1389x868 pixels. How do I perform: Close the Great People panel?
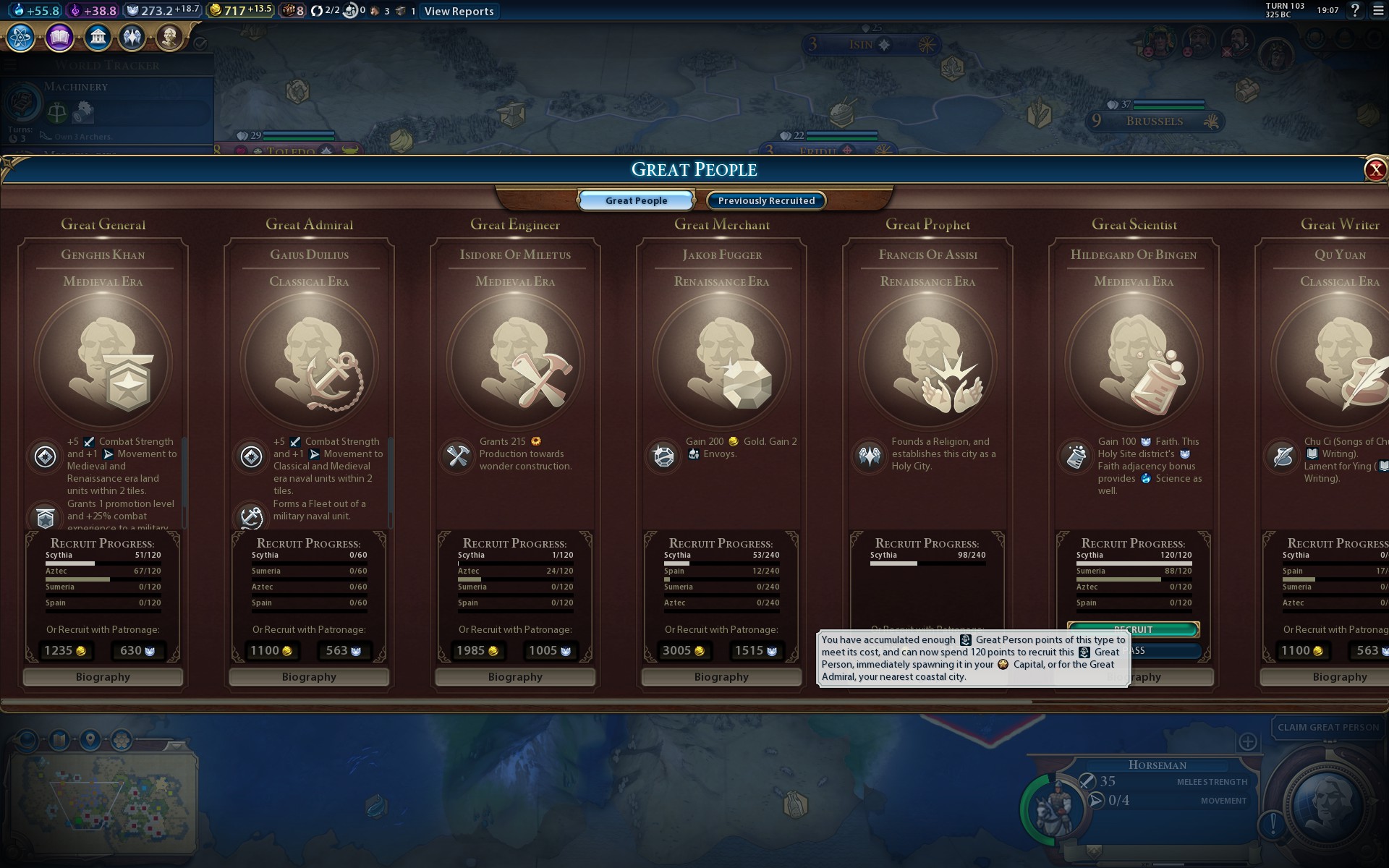point(1375,169)
